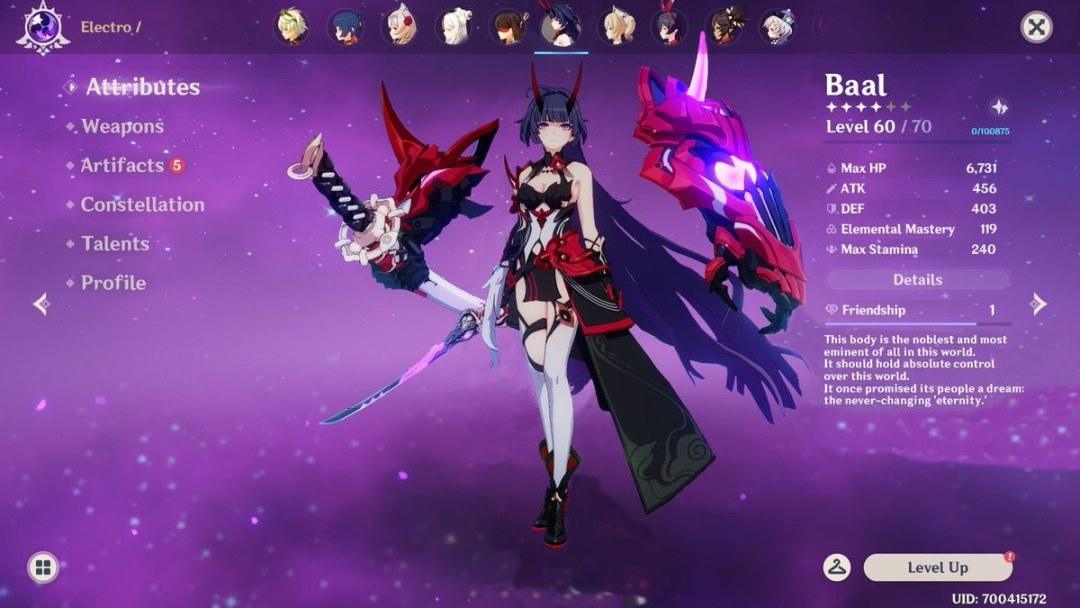
Task: Open the Friendship level row
Action: [x=917, y=311]
